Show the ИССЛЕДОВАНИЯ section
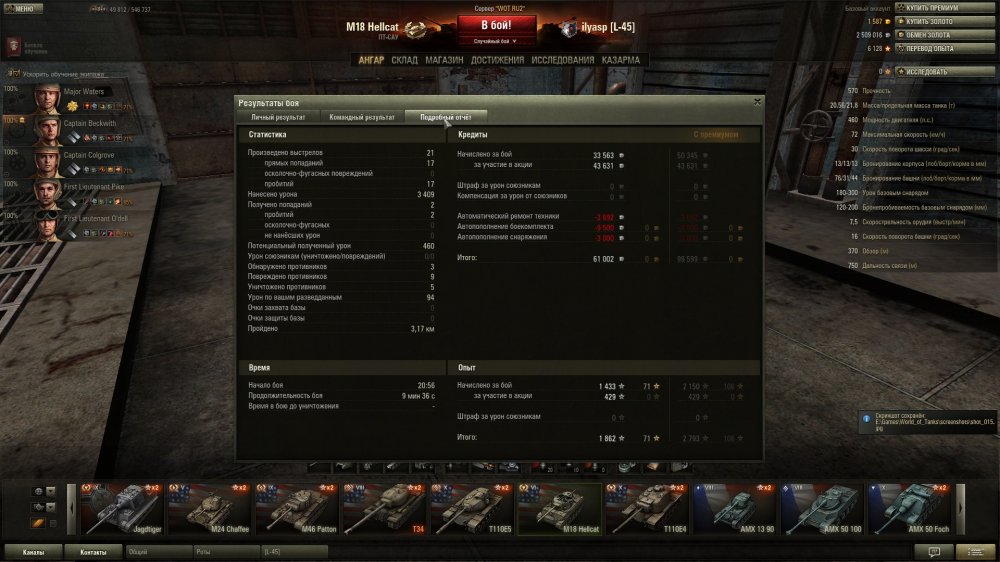 (563, 60)
